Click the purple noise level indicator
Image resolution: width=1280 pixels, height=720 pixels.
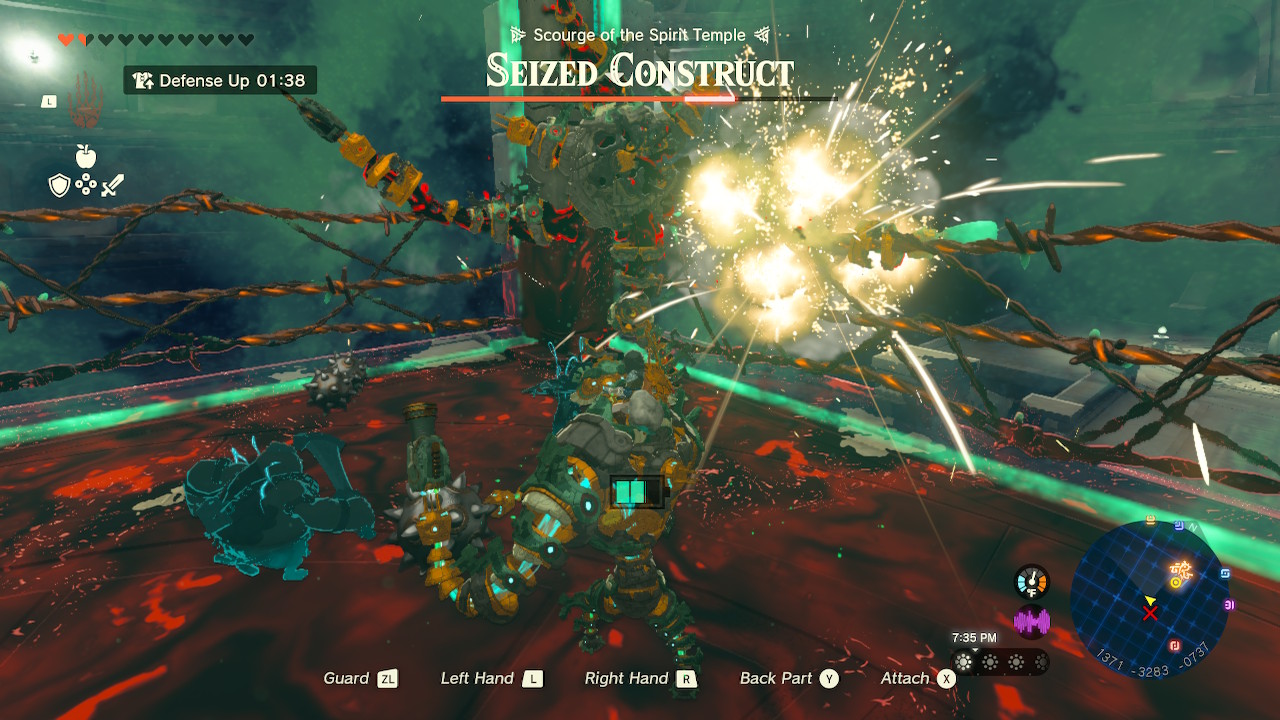pyautogui.click(x=1031, y=622)
